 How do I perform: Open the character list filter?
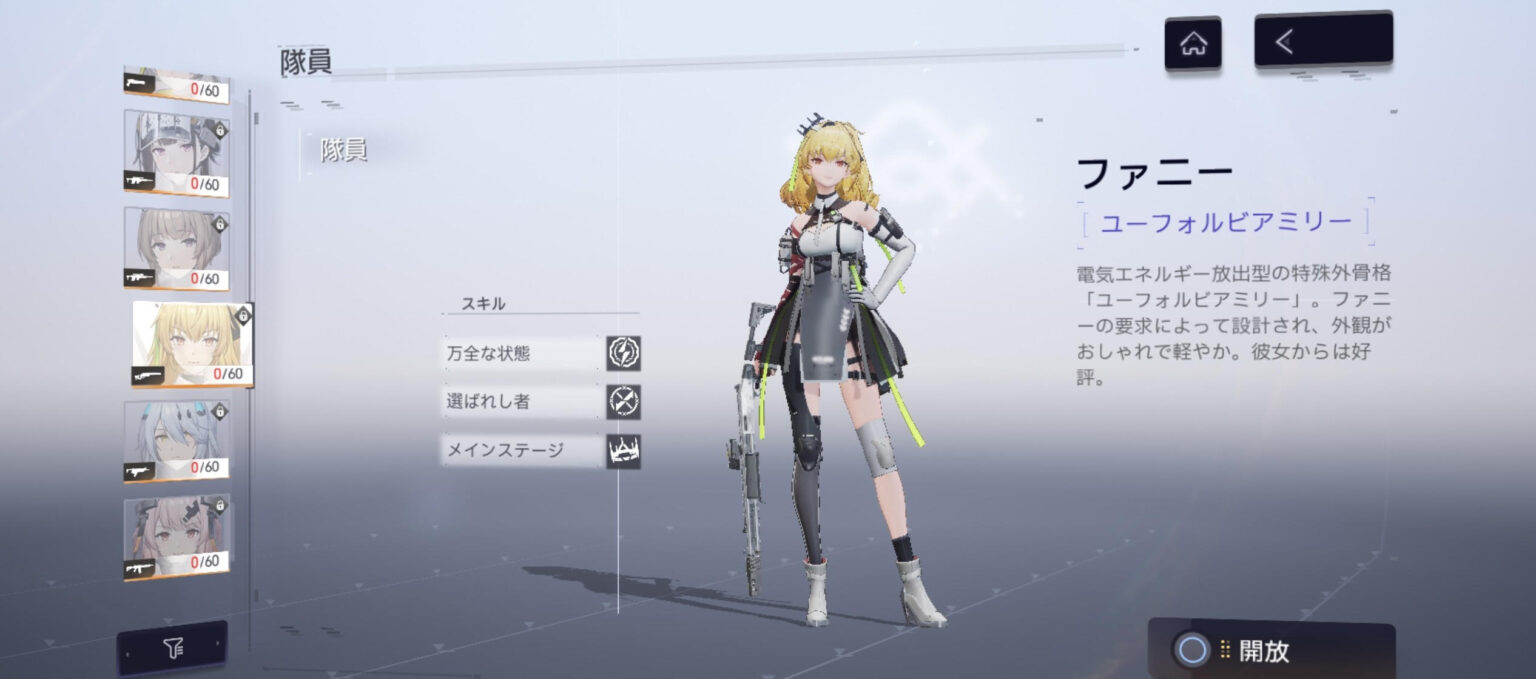point(172,649)
